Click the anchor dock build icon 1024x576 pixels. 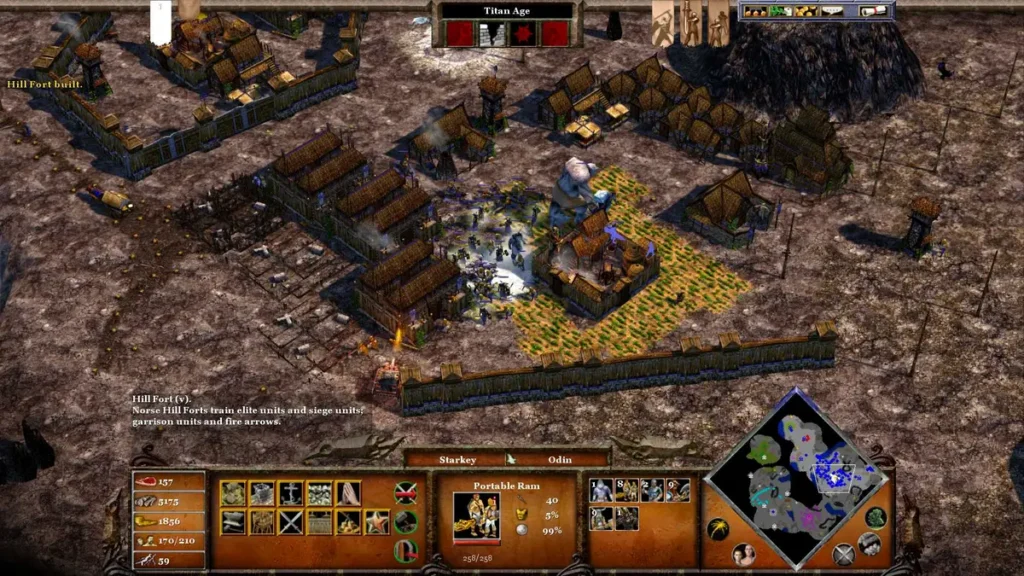290,493
